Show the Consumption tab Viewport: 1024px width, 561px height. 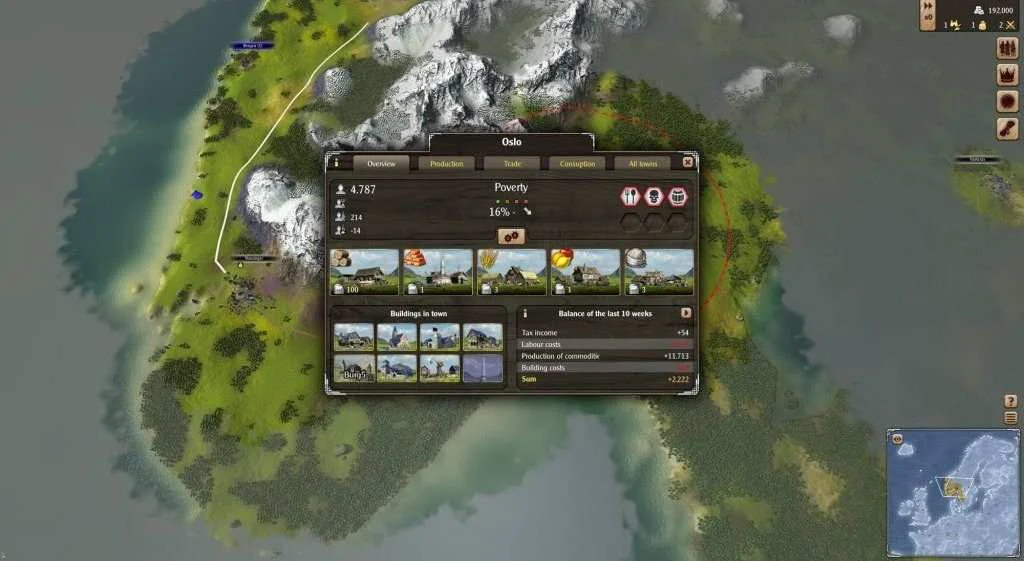[577, 163]
